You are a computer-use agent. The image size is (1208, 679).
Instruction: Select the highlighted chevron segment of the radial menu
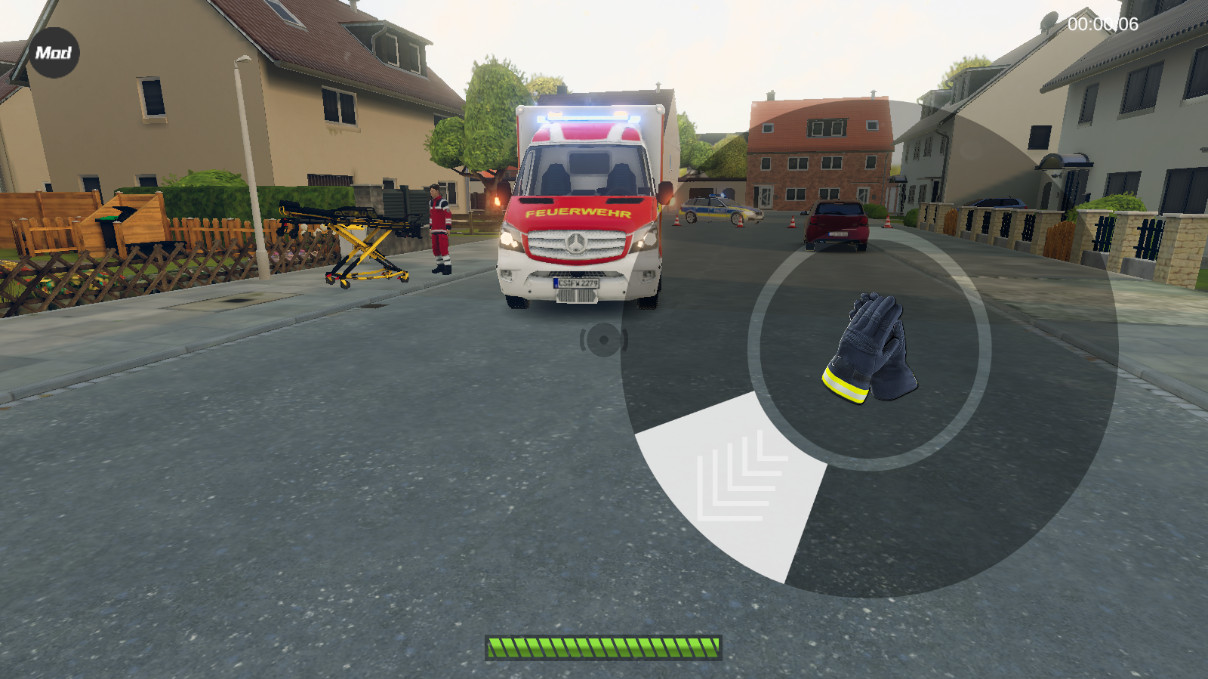click(x=737, y=482)
